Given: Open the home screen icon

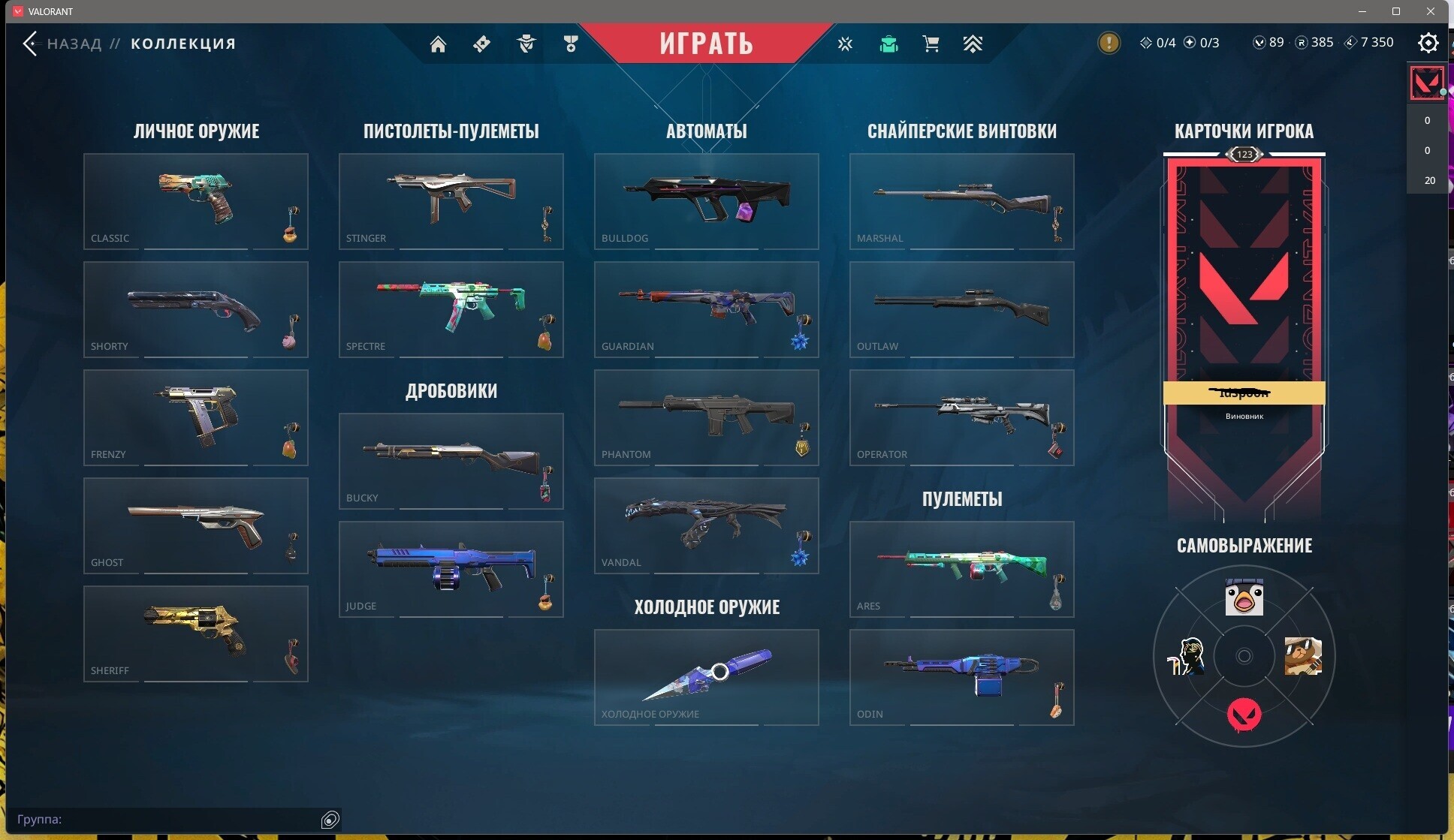Looking at the screenshot, I should (x=438, y=44).
